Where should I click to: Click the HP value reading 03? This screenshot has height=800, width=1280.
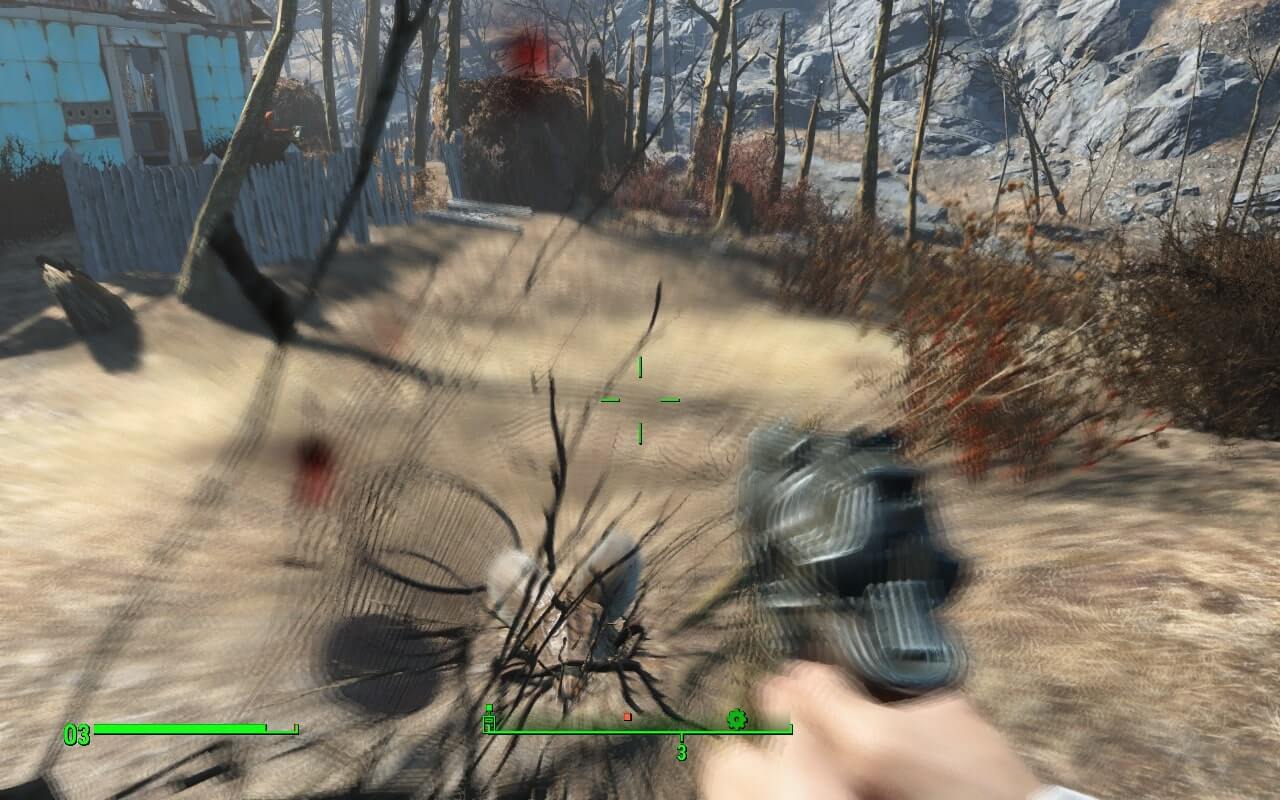click(75, 732)
